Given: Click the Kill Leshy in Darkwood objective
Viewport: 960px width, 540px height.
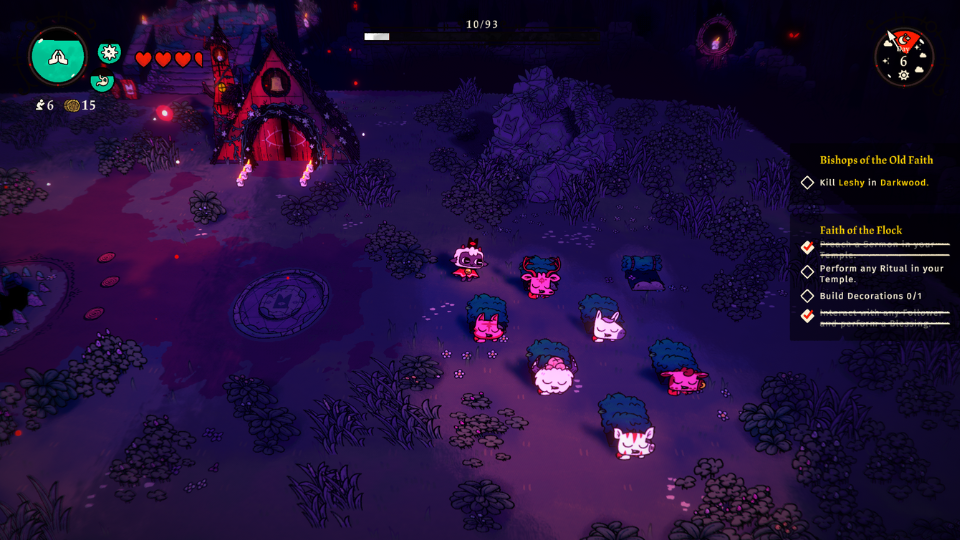Looking at the screenshot, I should (x=873, y=183).
